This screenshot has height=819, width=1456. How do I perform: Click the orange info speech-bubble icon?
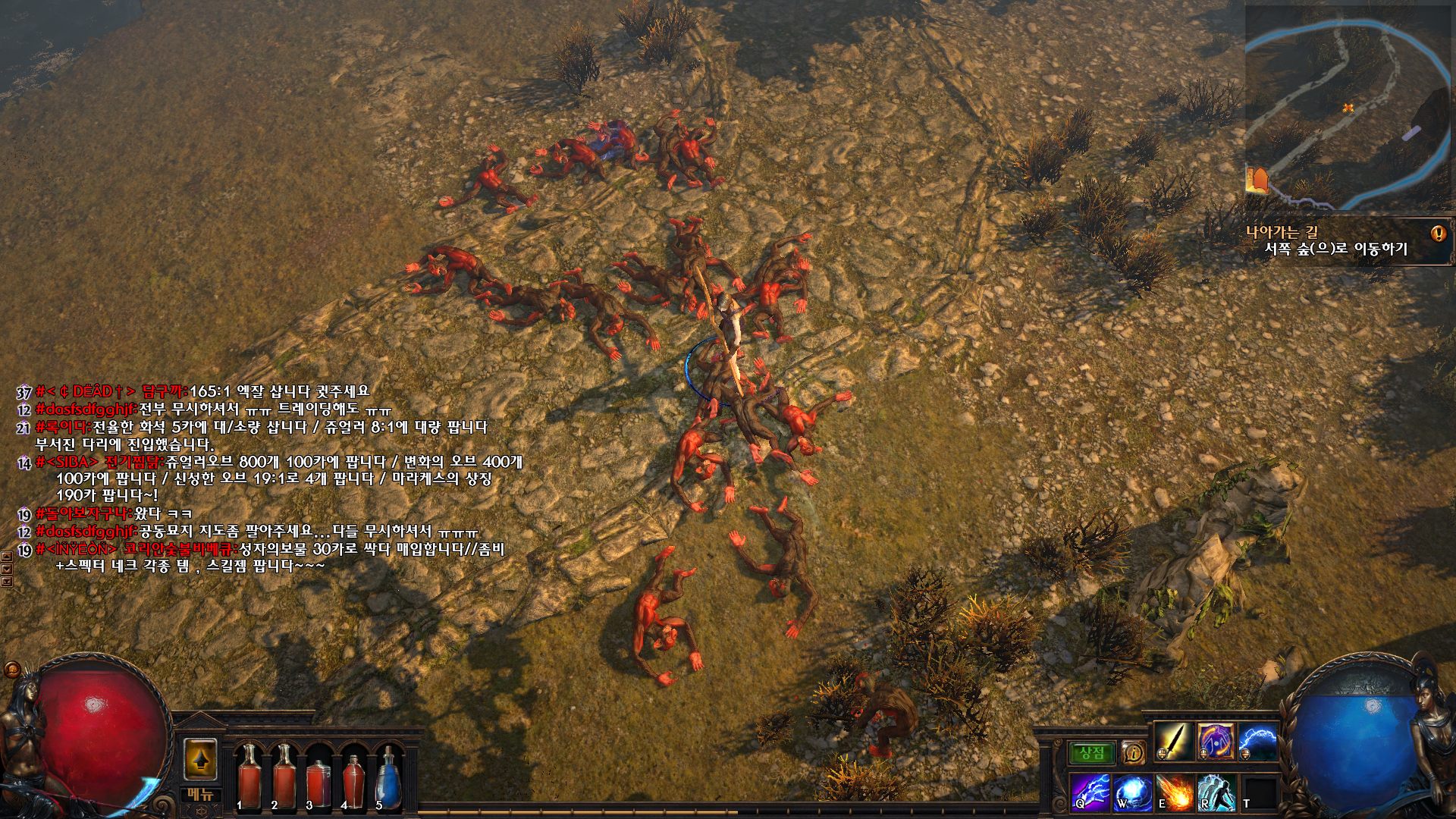click(x=1133, y=752)
